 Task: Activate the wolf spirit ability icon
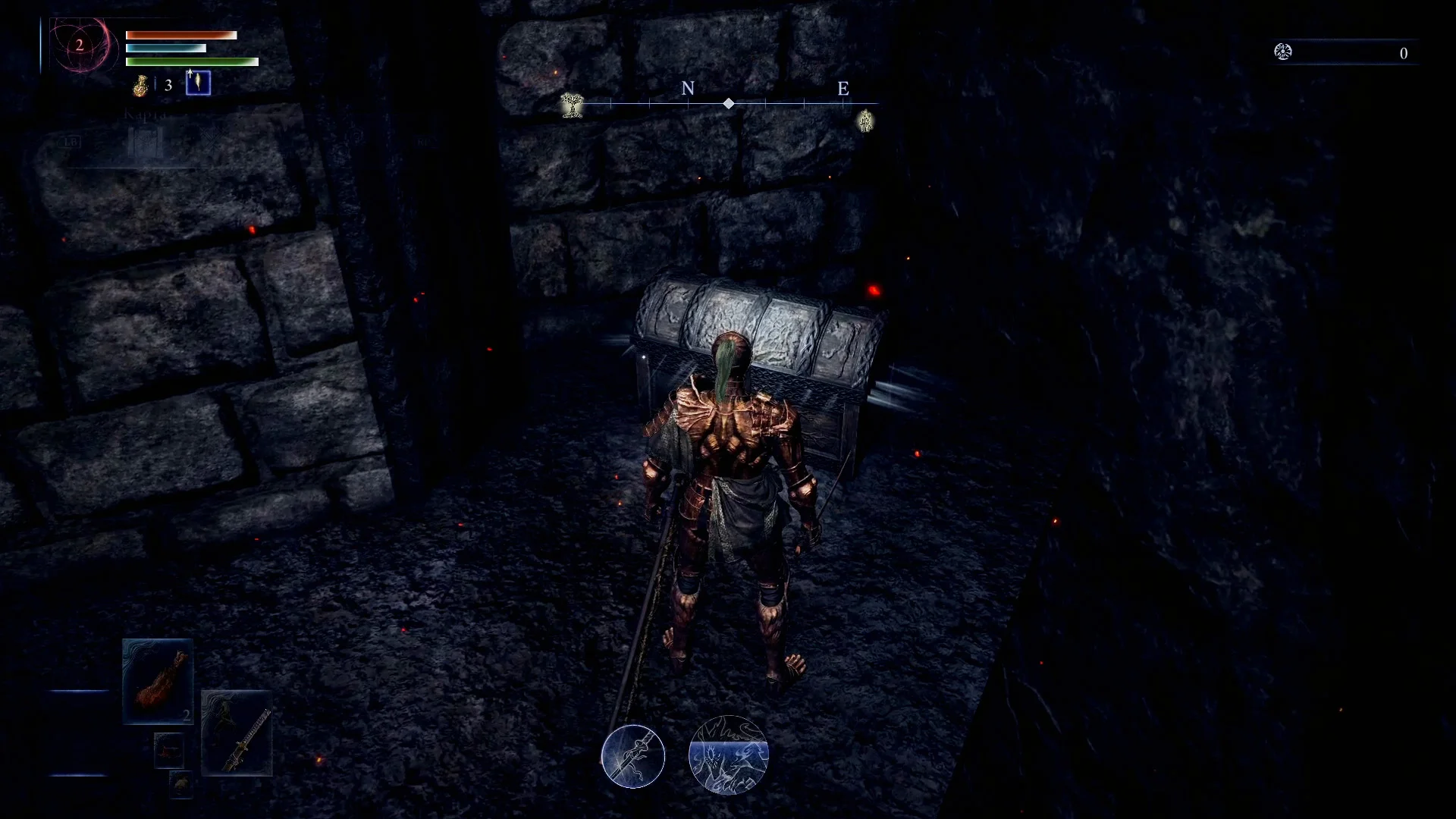728,755
